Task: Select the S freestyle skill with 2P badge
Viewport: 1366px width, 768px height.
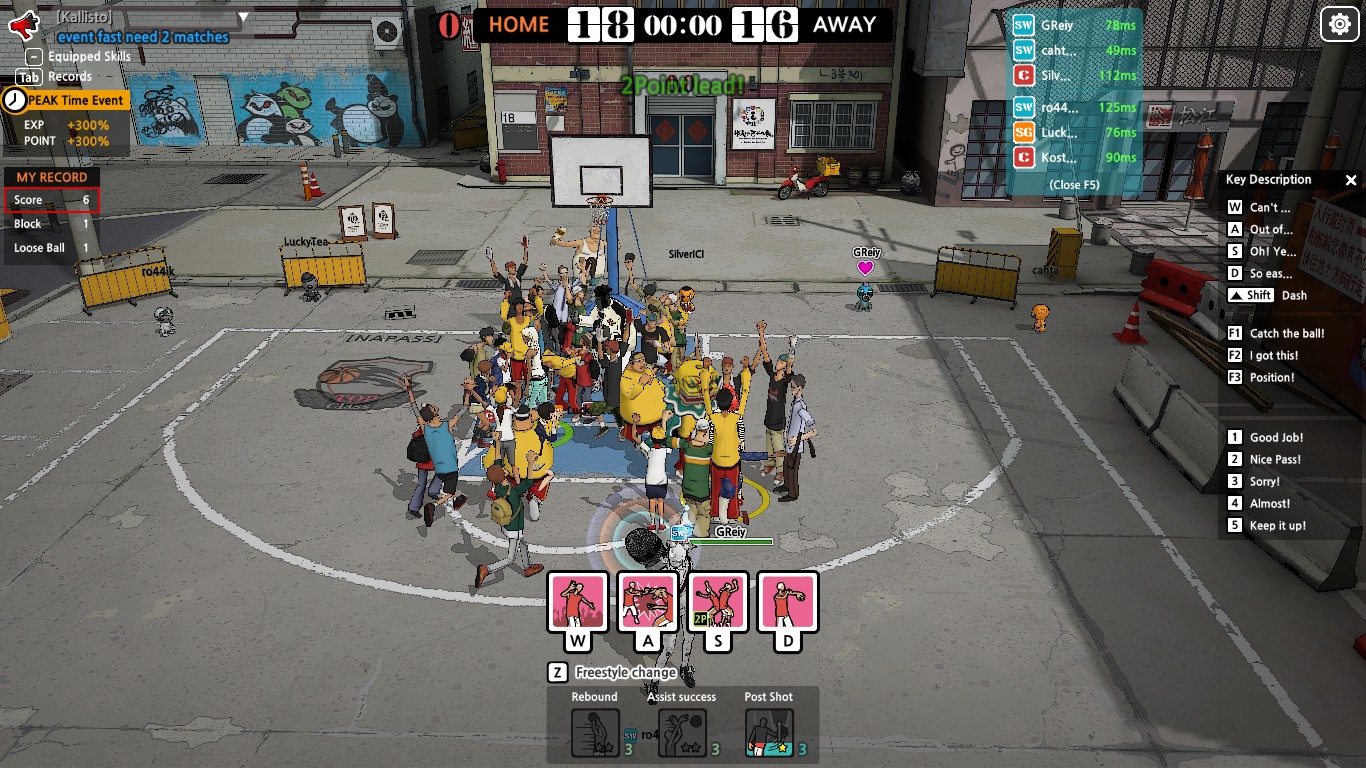Action: (x=716, y=602)
